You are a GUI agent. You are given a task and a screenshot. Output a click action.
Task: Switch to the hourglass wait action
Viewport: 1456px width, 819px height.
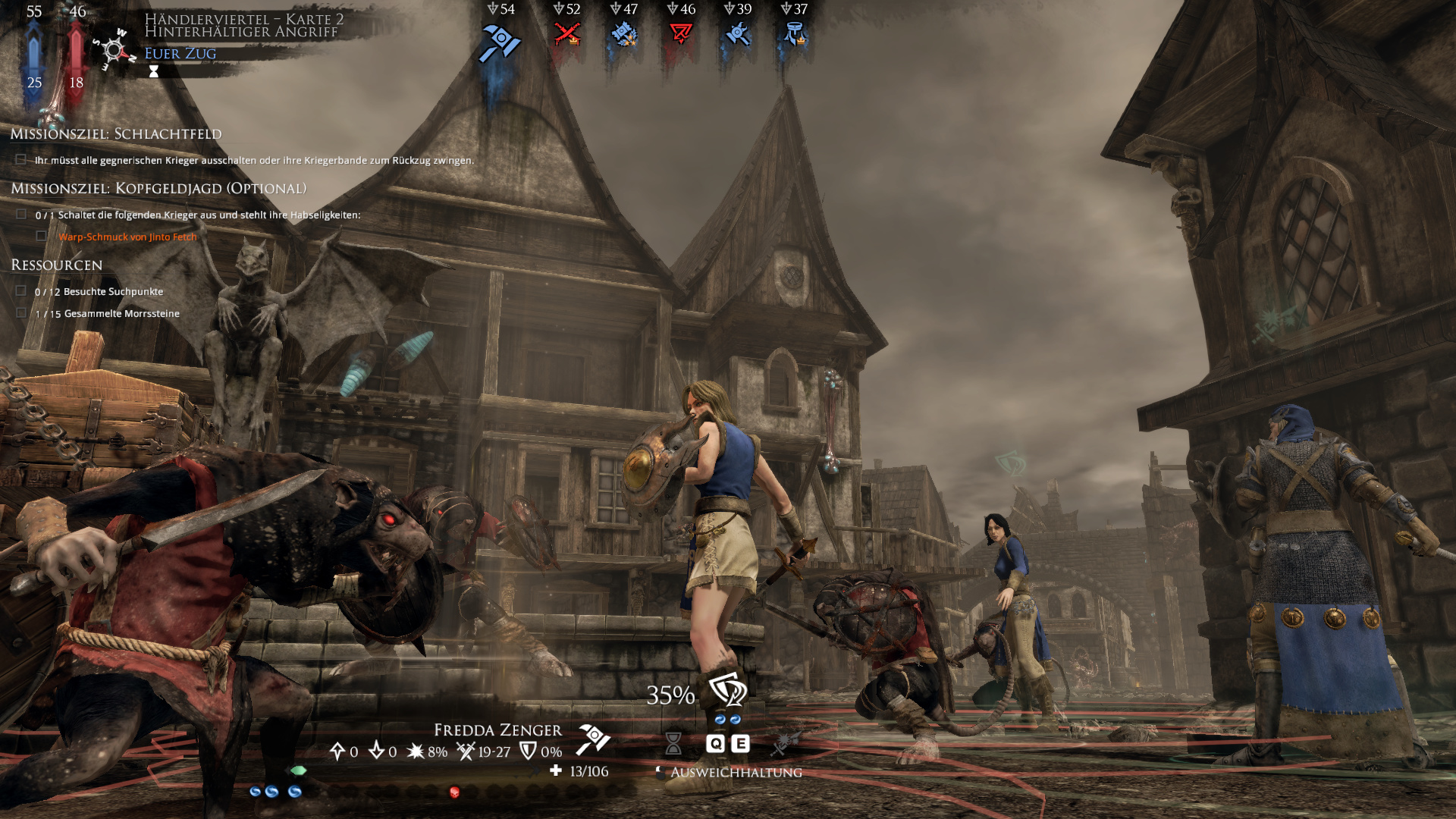pos(673,743)
